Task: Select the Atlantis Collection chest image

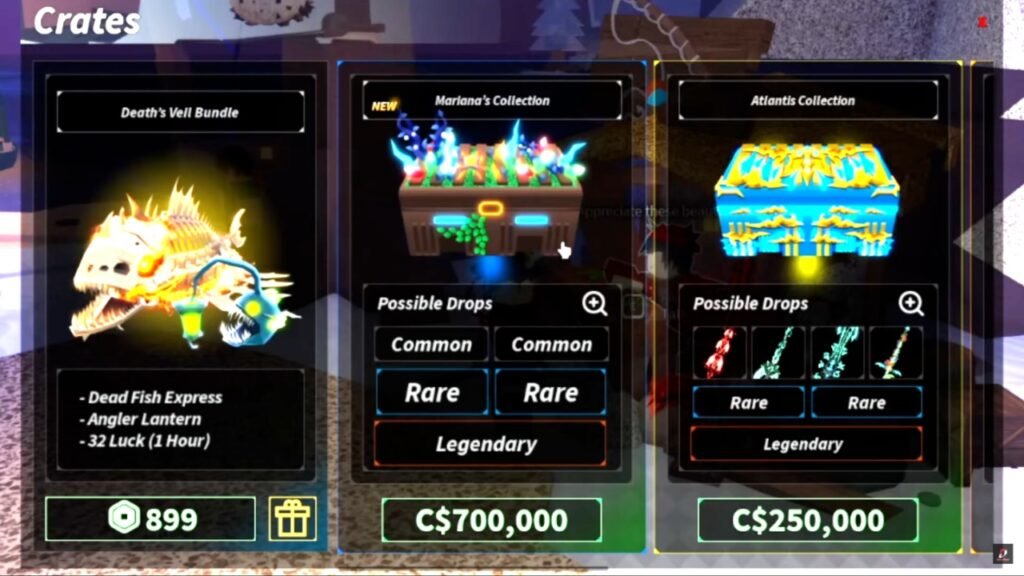Action: 806,200
